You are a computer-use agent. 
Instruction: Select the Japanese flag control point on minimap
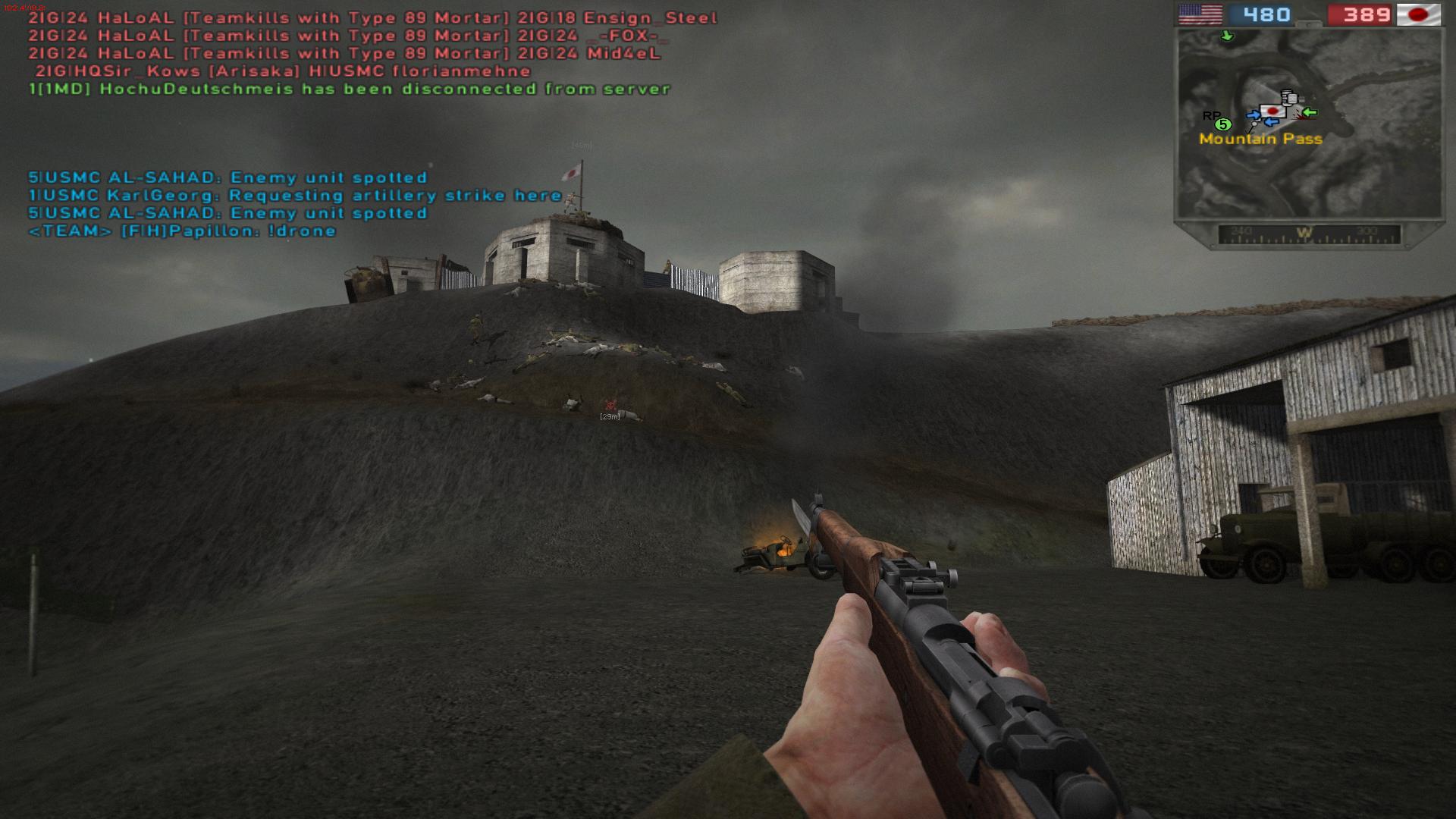[1273, 112]
